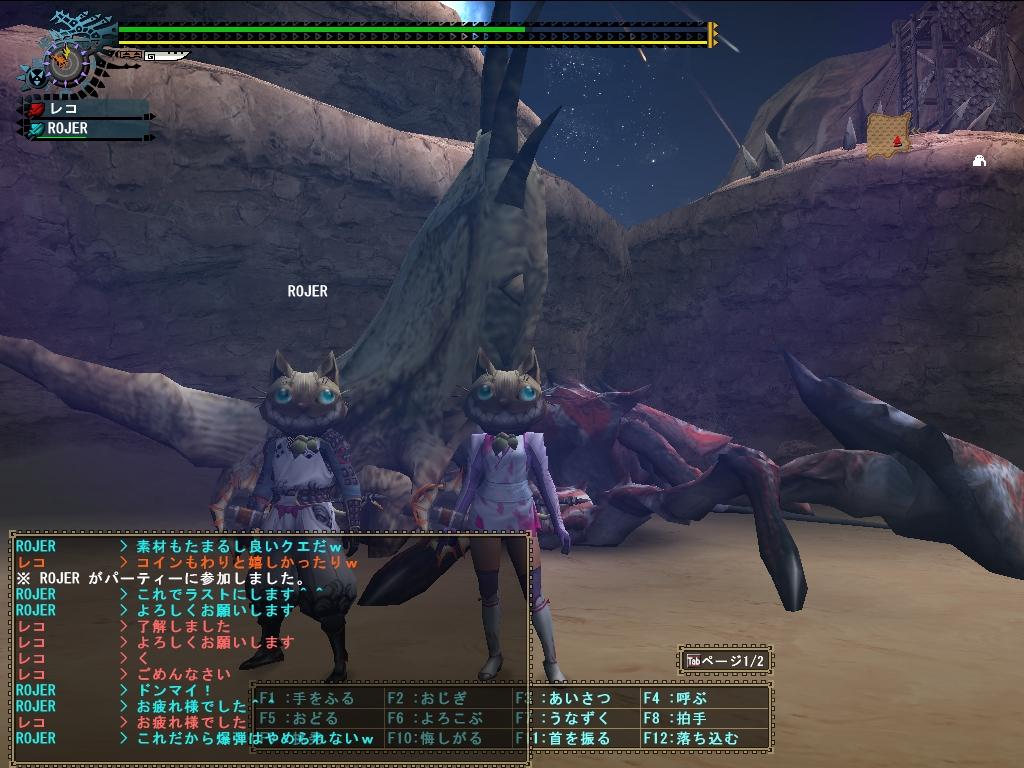Select party member ROJER in the party list
This screenshot has width=1024, height=768.
(87, 128)
